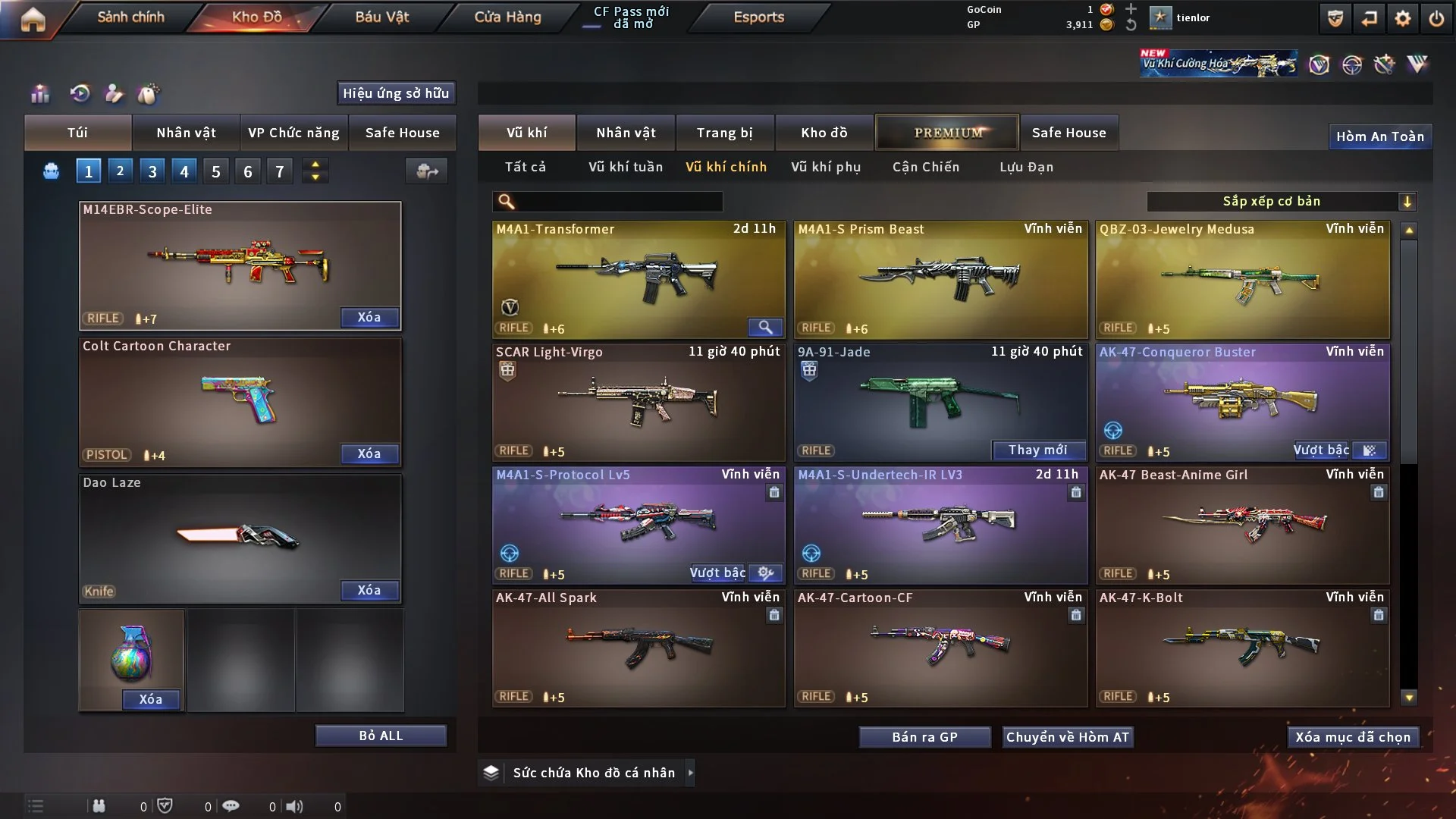Click the Bỏ ALL button
Image resolution: width=1456 pixels, height=819 pixels.
381,736
